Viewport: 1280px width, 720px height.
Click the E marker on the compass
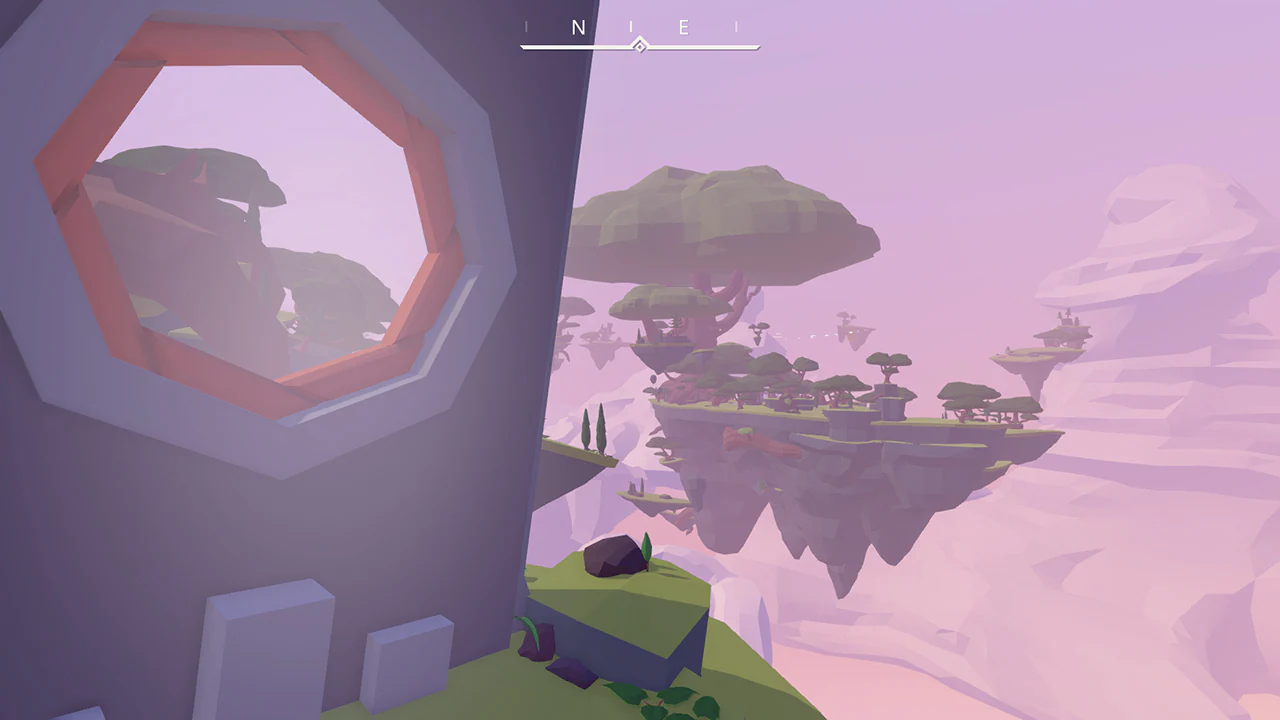click(685, 27)
